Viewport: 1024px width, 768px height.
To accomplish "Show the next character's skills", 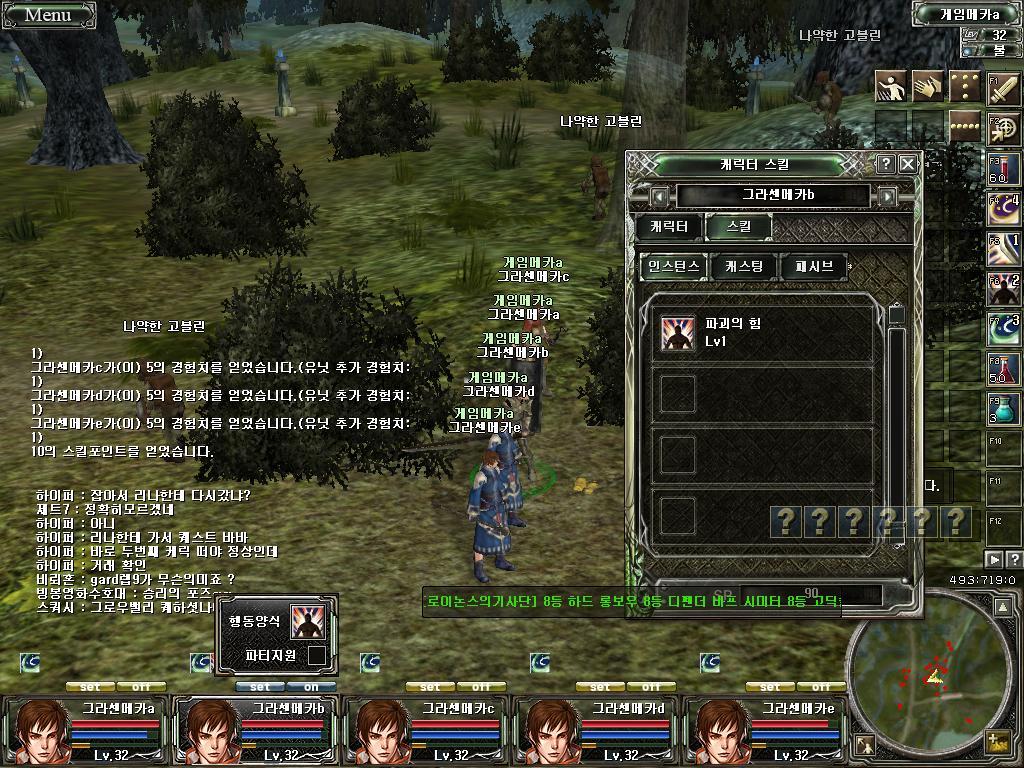I will tap(887, 196).
